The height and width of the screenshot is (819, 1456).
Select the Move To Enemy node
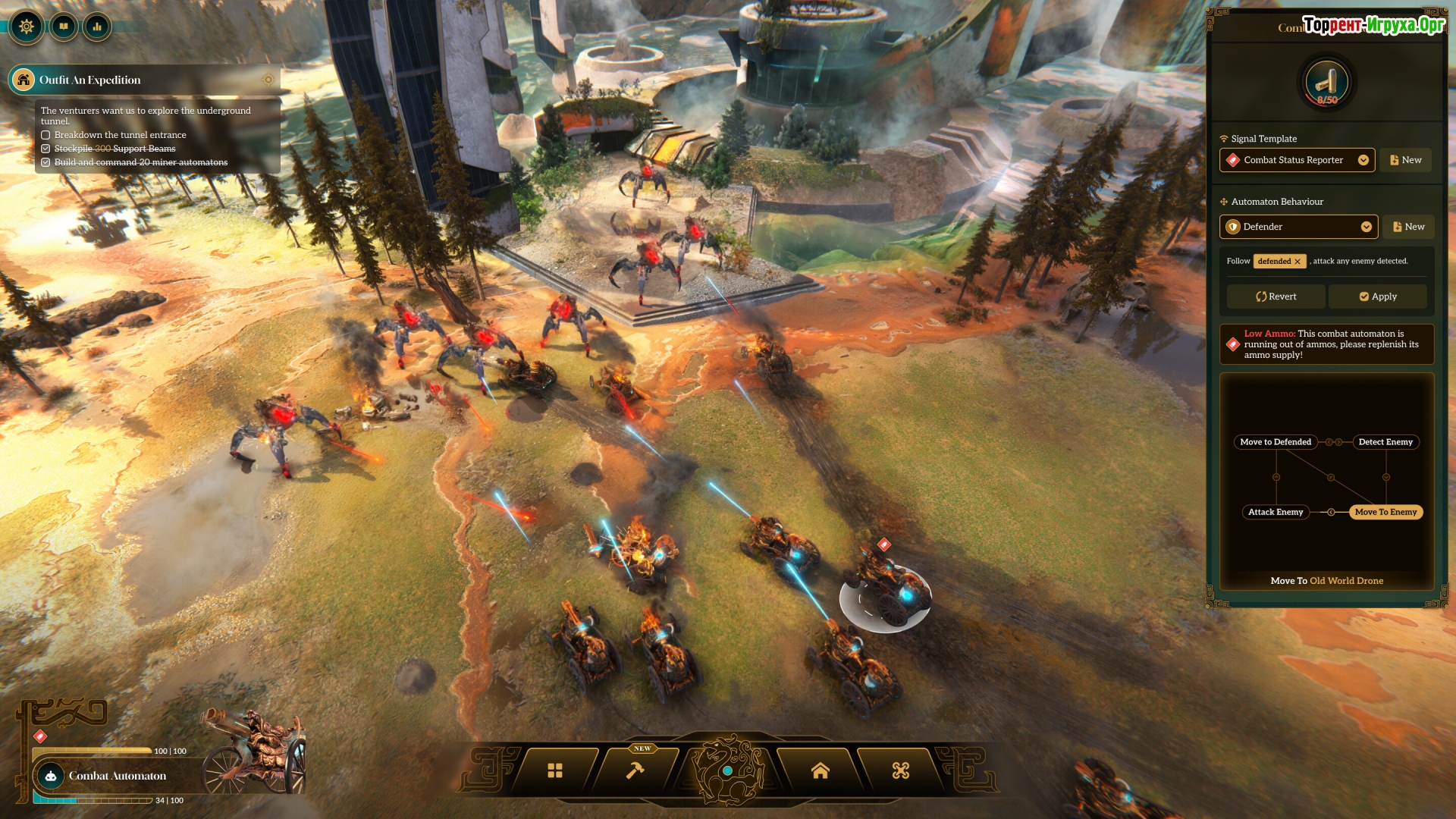pyautogui.click(x=1385, y=512)
